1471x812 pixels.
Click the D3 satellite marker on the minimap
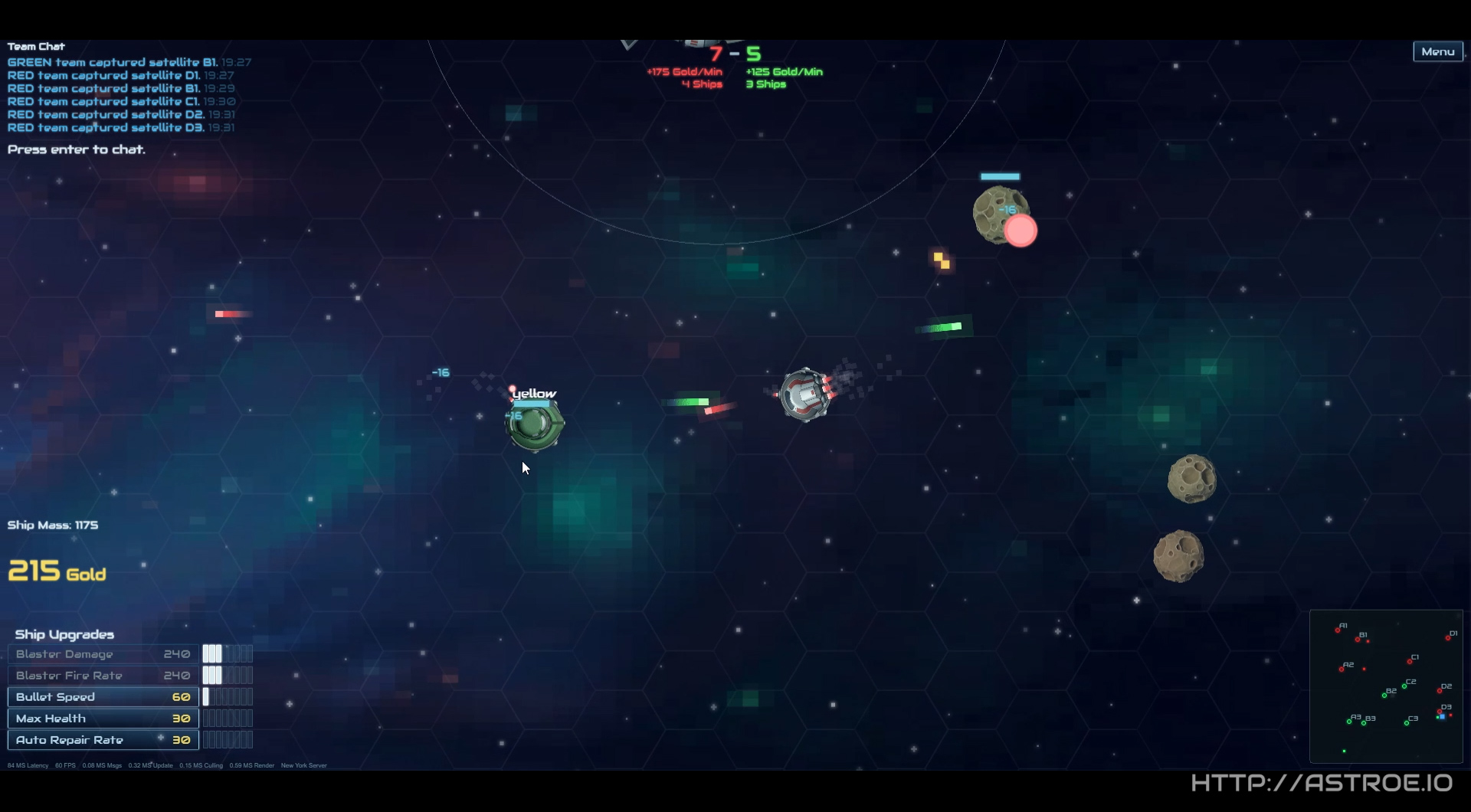pyautogui.click(x=1440, y=711)
